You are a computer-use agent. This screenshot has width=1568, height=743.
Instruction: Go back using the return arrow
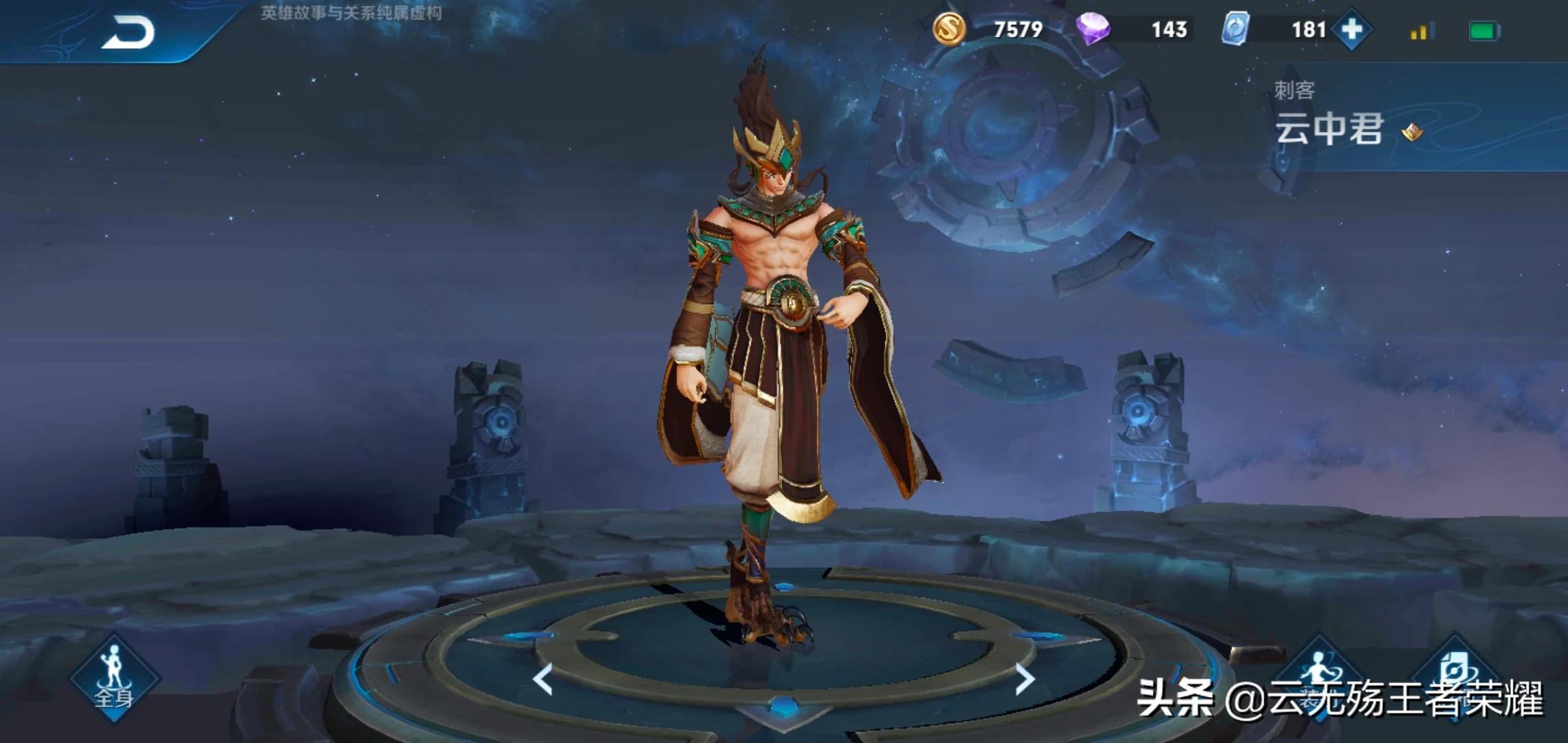[x=129, y=33]
